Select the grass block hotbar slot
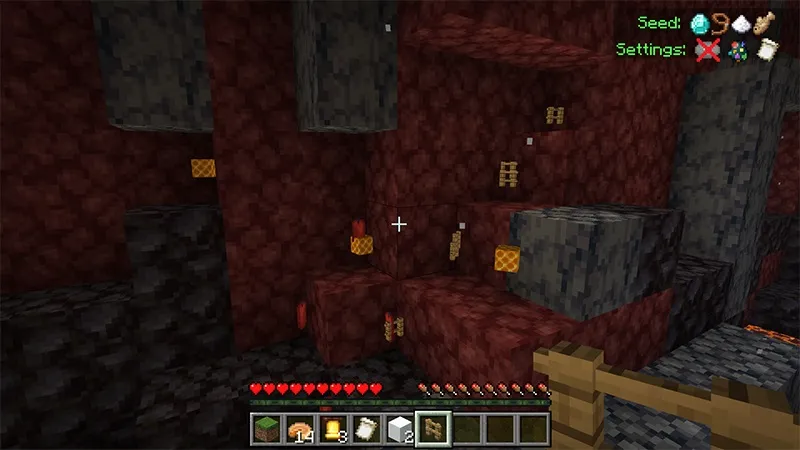 (x=266, y=429)
